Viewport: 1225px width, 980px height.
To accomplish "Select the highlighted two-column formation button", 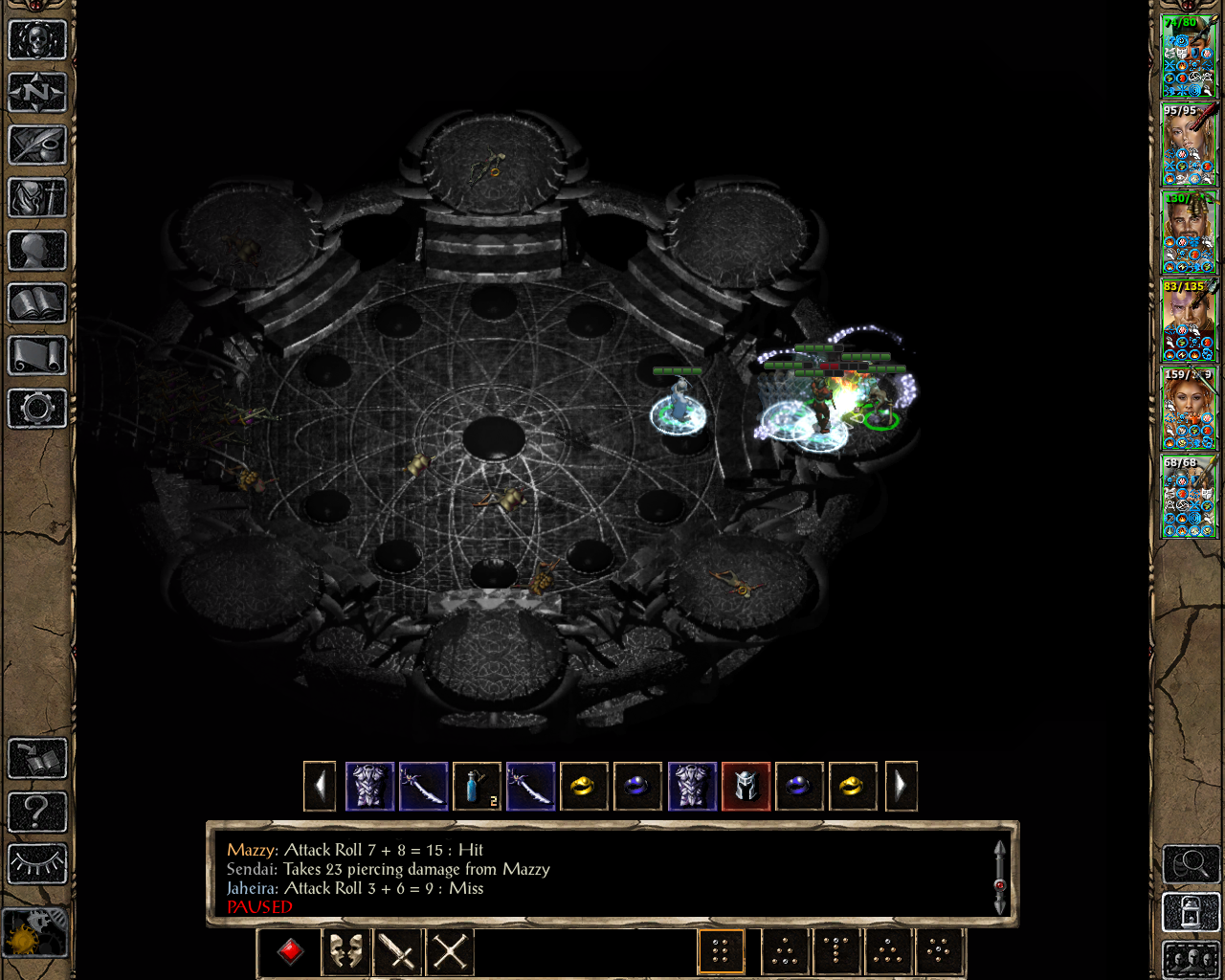I will pyautogui.click(x=721, y=951).
